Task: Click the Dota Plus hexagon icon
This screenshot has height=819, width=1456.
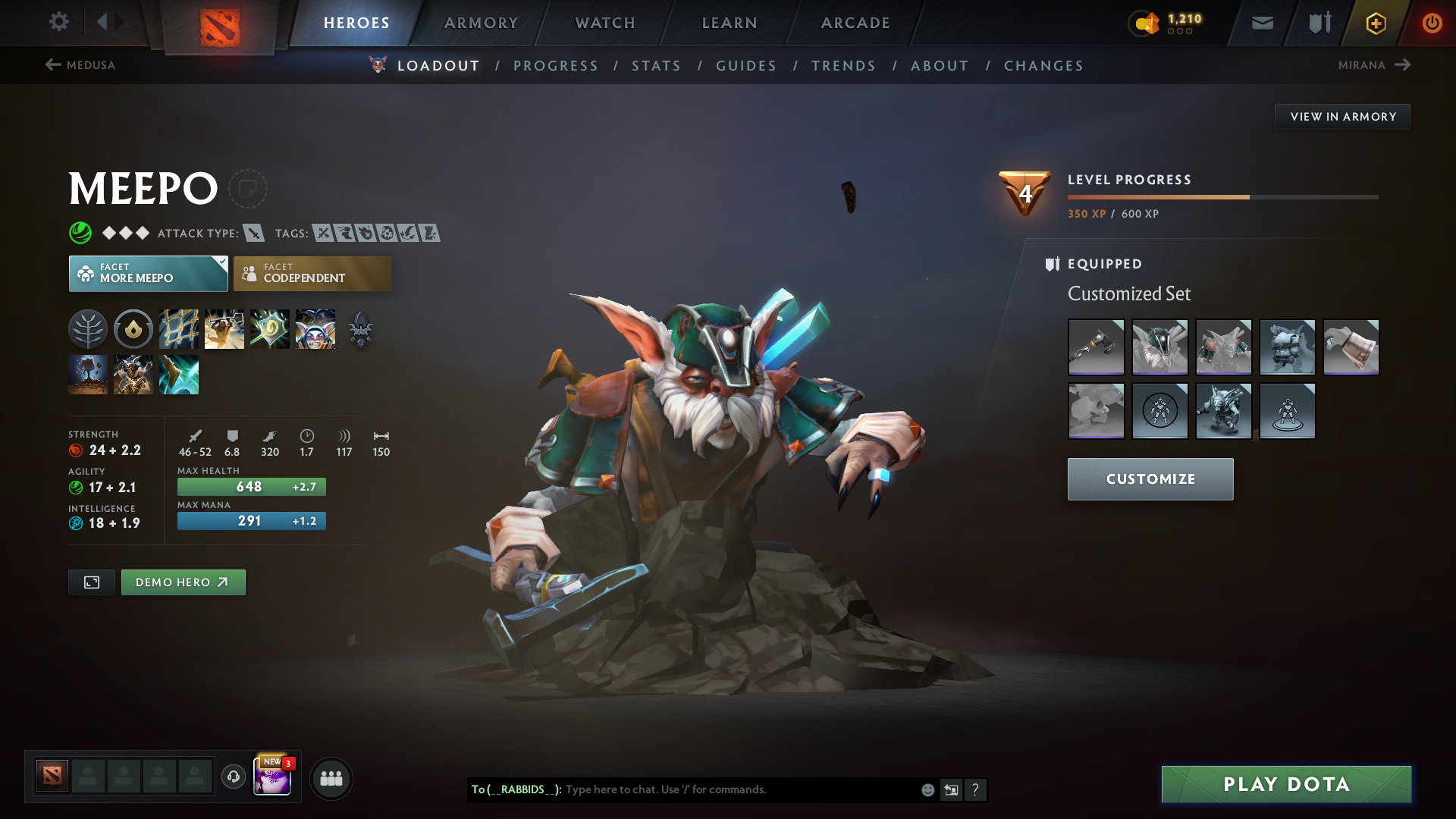Action: click(1375, 23)
